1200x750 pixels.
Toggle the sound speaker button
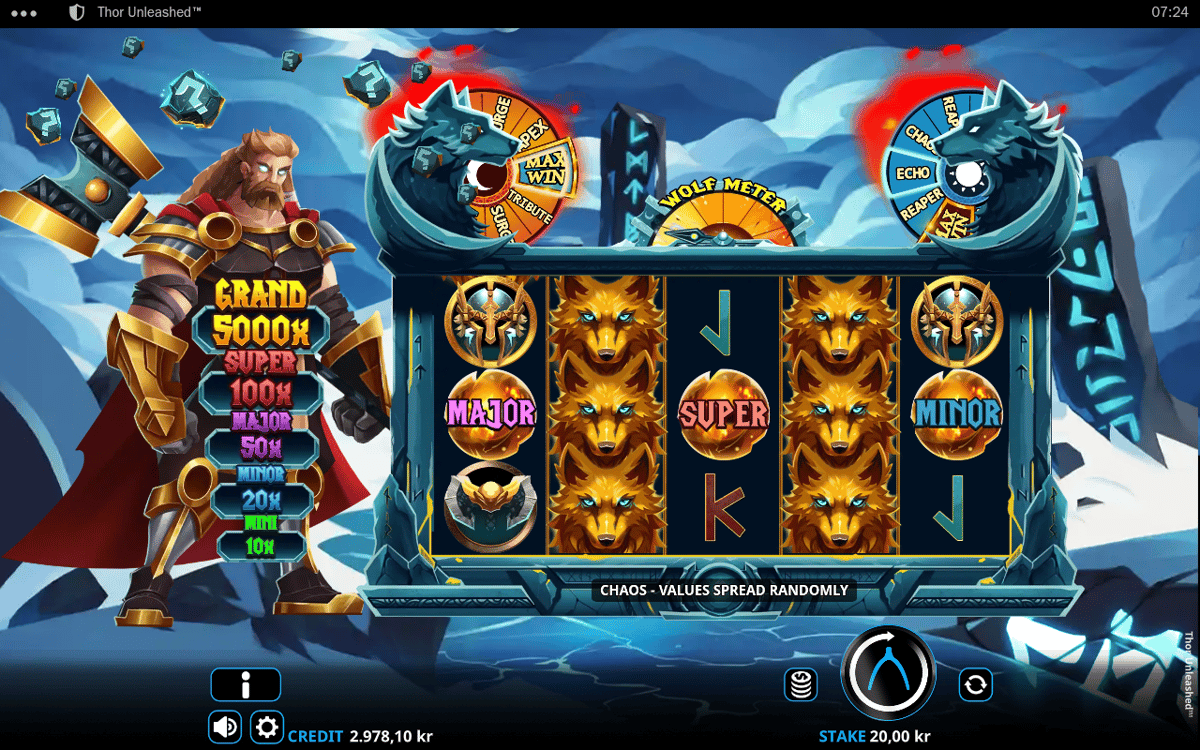(225, 727)
